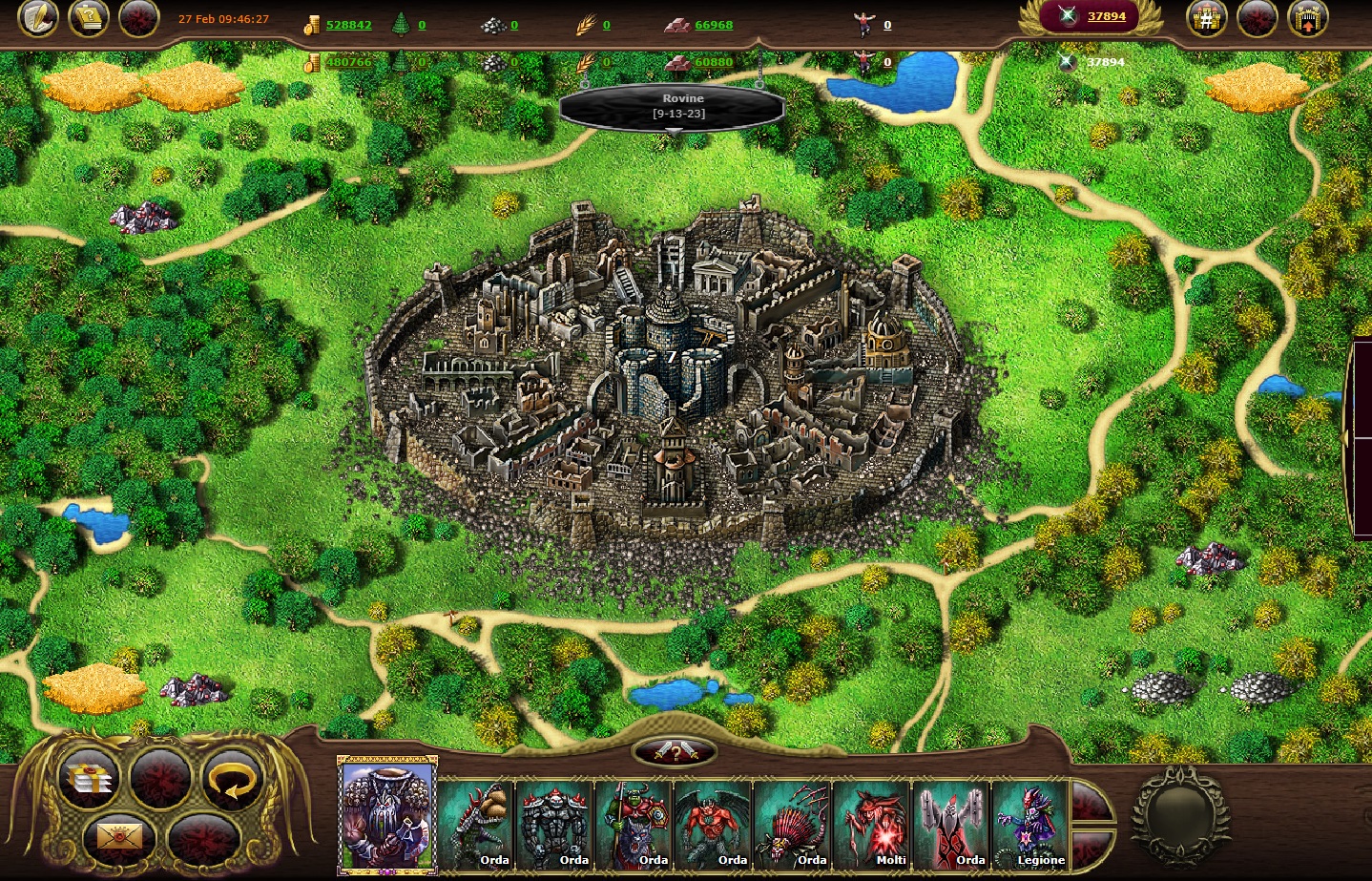Open the sealed envelope mail button
This screenshot has height=881, width=1372.
(x=119, y=838)
